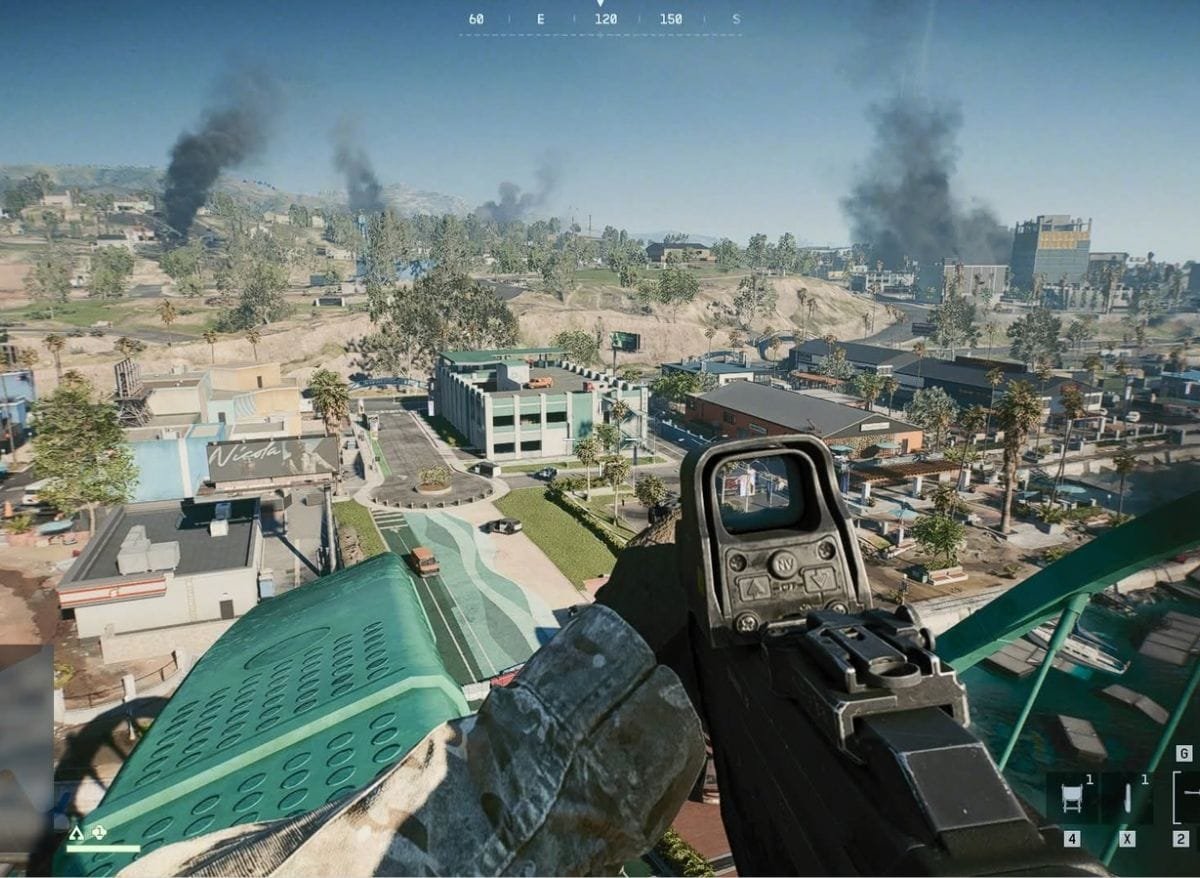This screenshot has height=878, width=1200.
Task: Click the squad triangle icon
Action: [x=76, y=832]
